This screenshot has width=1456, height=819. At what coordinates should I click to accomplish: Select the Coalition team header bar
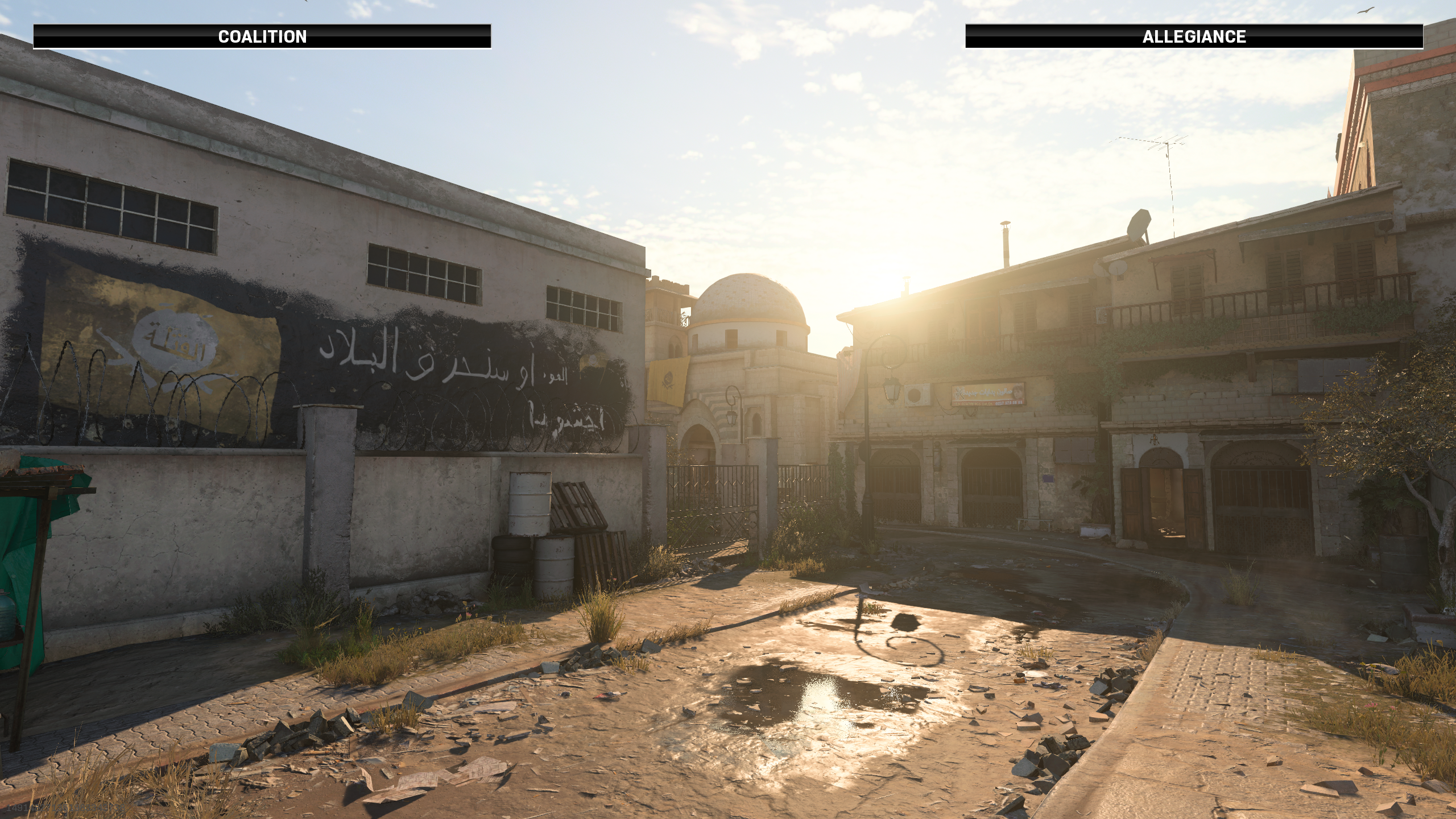pos(262,36)
